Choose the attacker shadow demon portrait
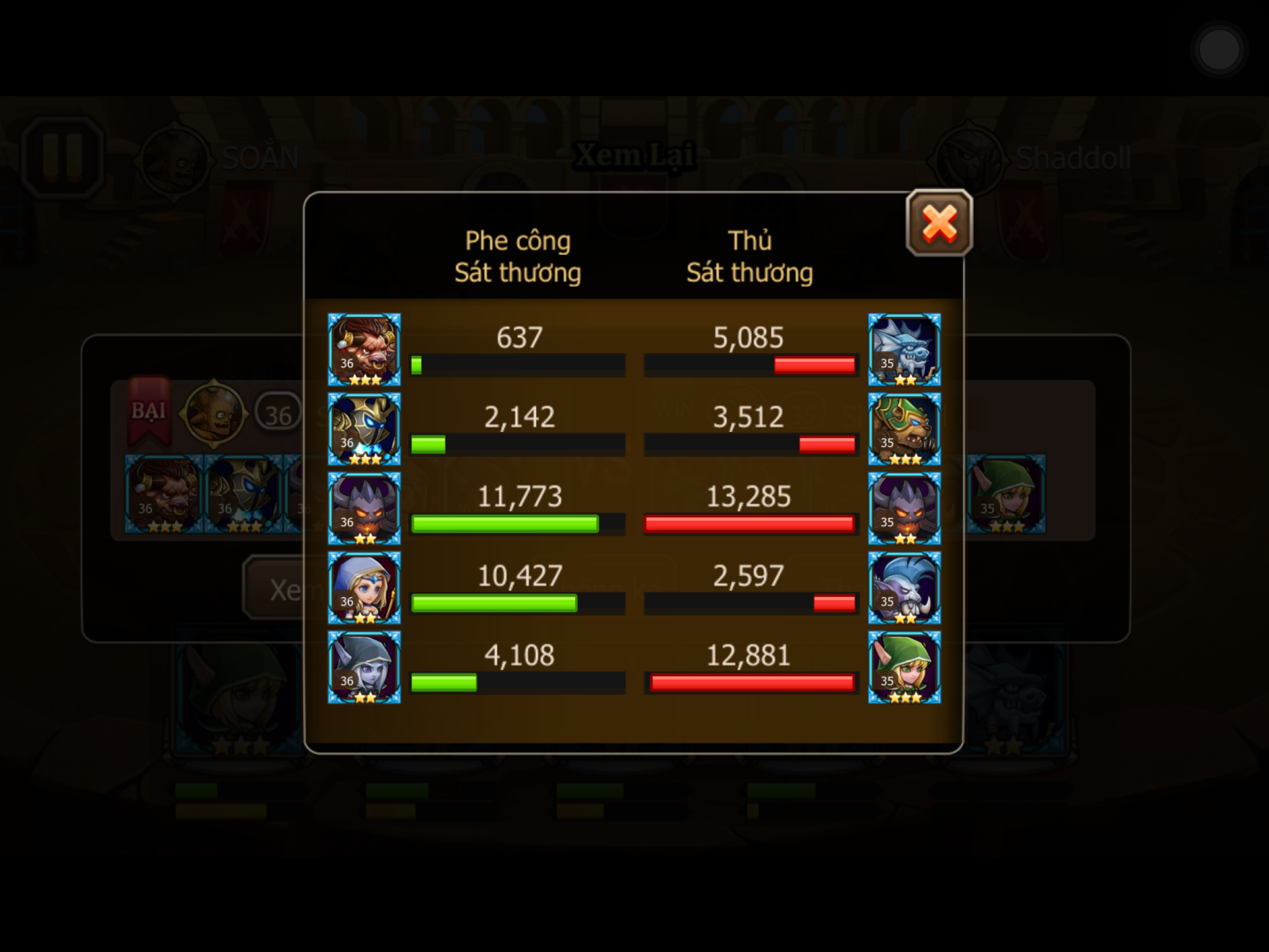 click(x=364, y=508)
